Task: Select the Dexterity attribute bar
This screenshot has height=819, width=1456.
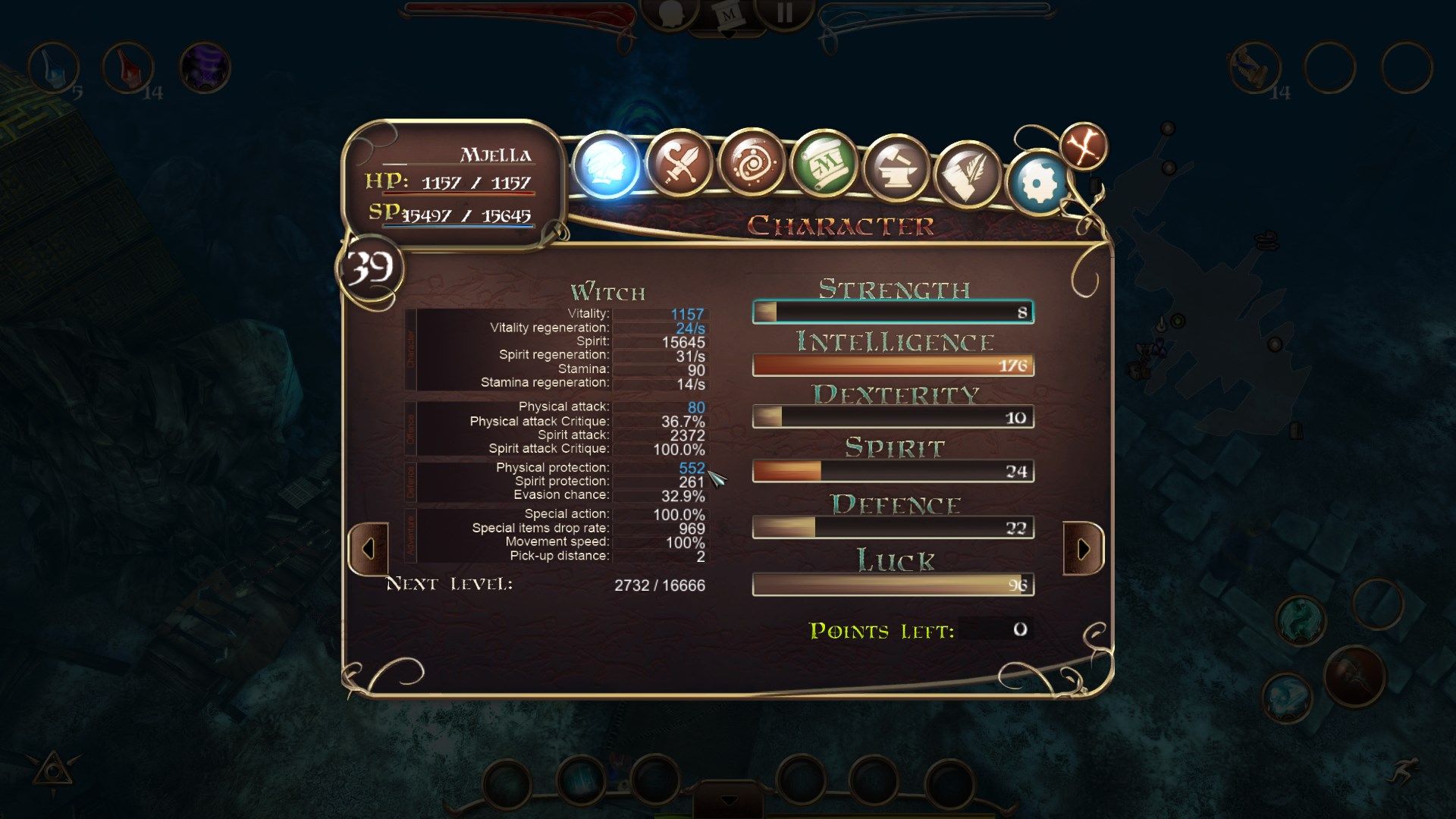Action: [893, 417]
